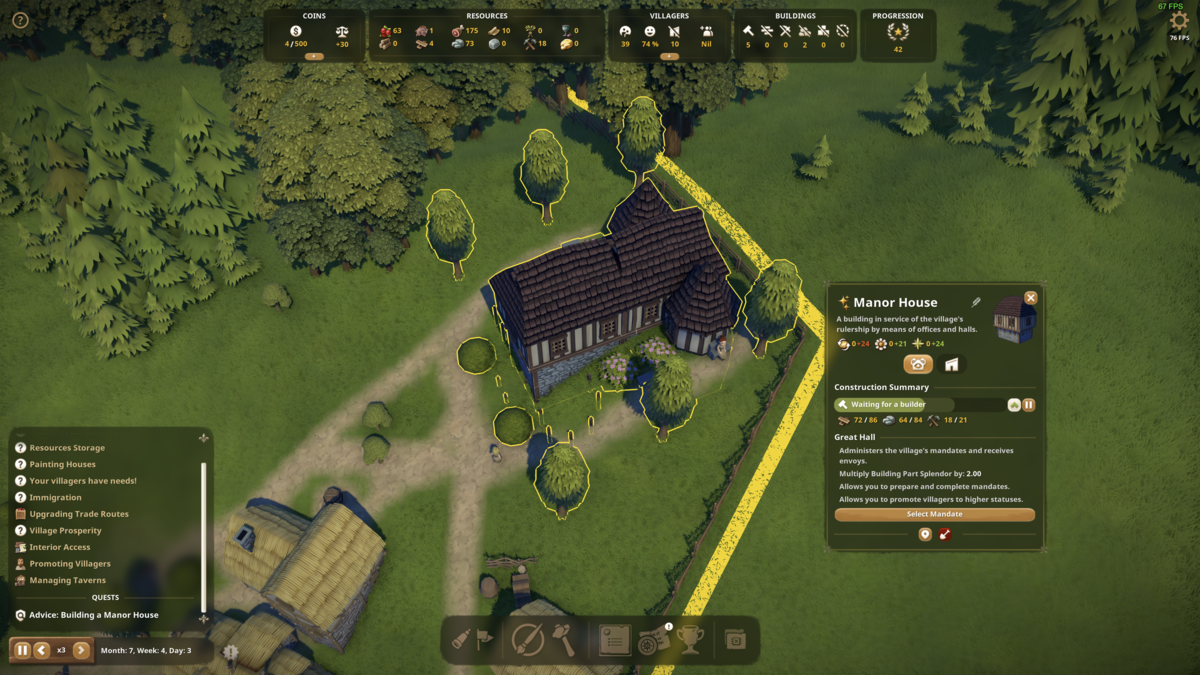Rename the Manor House using the quill icon
The width and height of the screenshot is (1200, 675).
click(976, 302)
